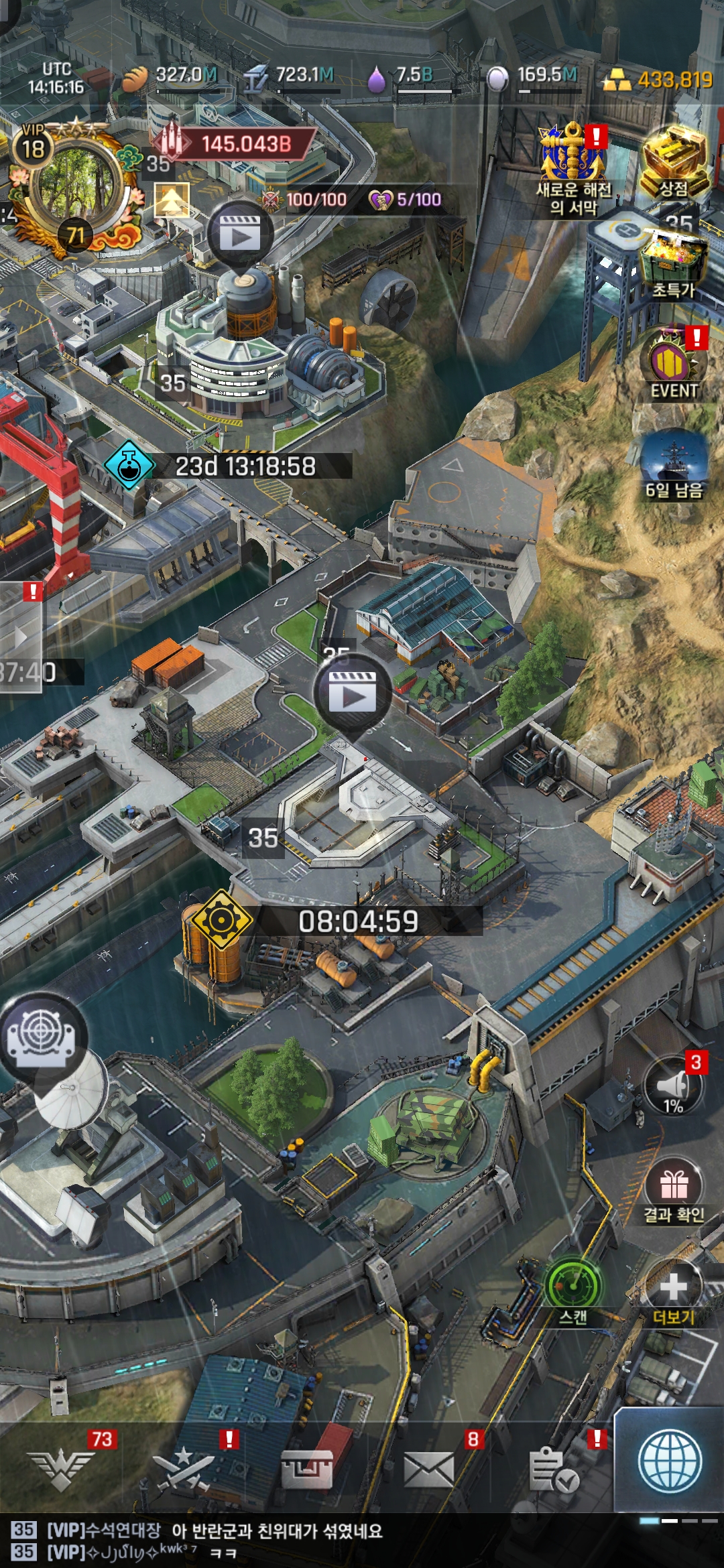Tap the megaphone 1% icon
The width and height of the screenshot is (724, 1568).
[673, 1087]
